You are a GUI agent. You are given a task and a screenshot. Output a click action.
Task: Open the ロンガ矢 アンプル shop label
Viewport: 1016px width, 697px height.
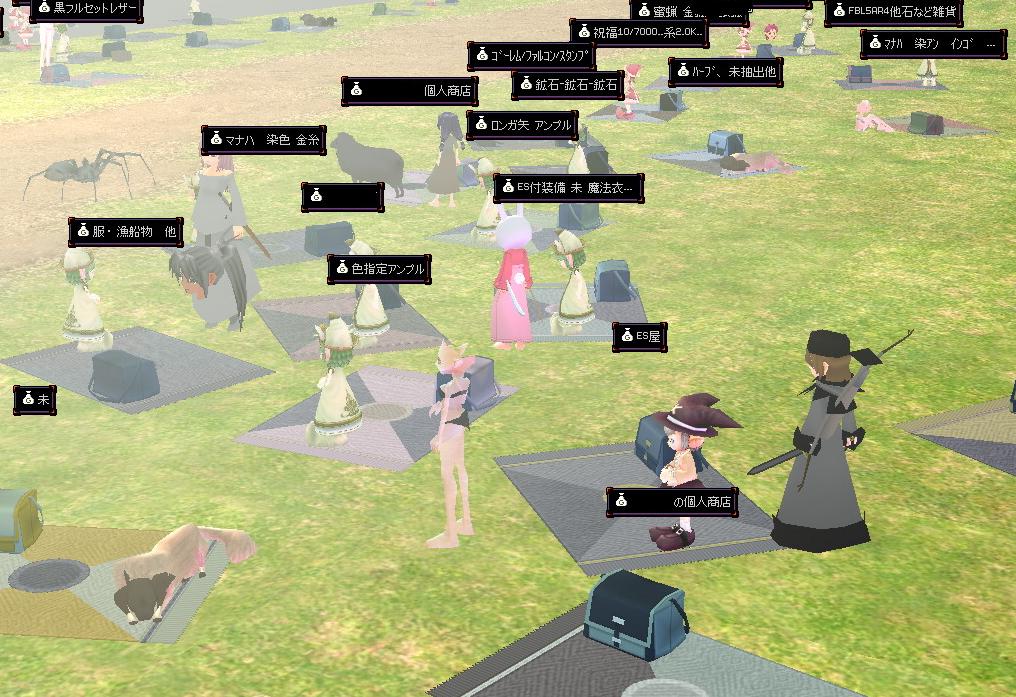click(522, 126)
